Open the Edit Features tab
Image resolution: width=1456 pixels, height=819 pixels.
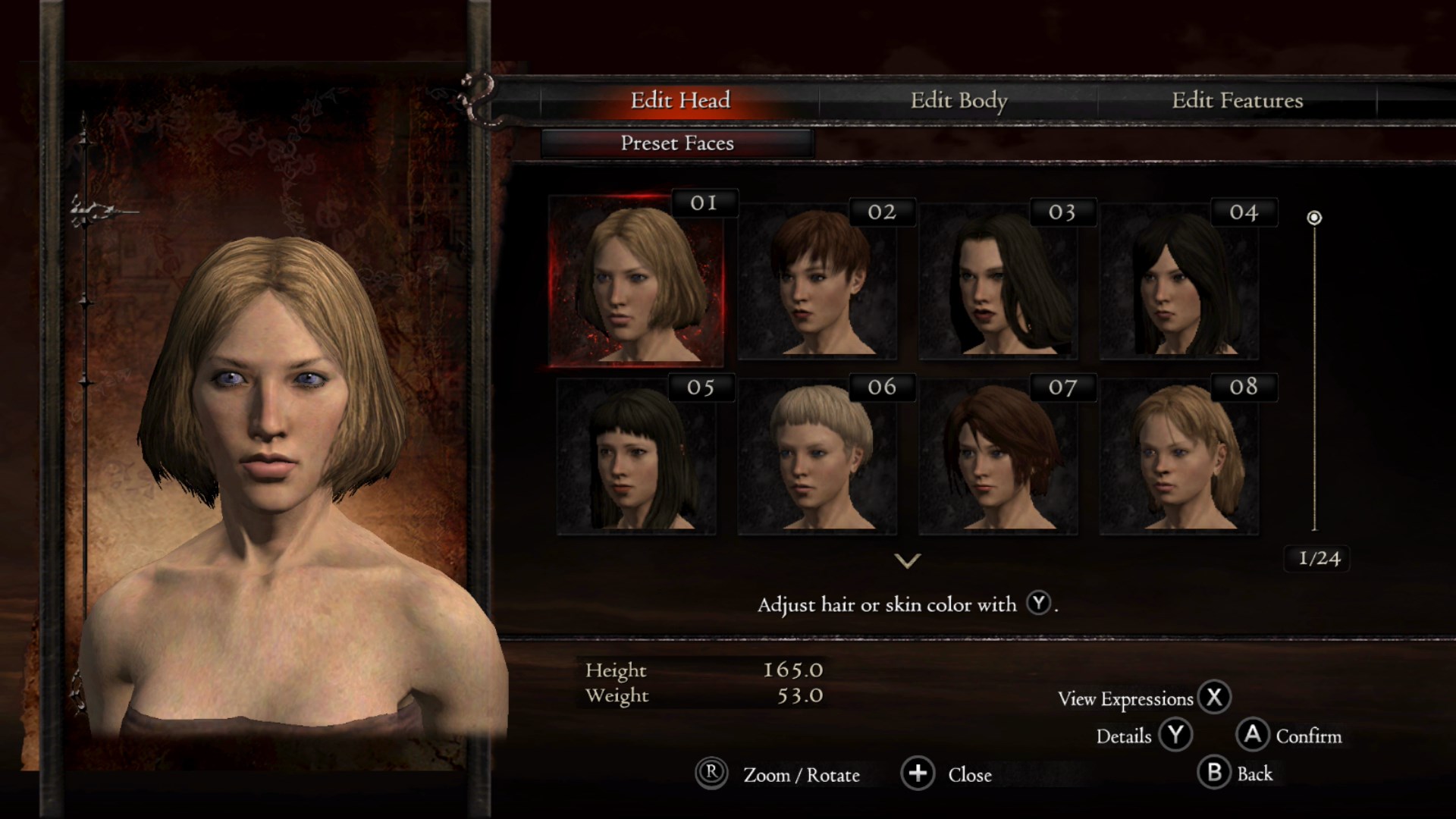point(1237,100)
